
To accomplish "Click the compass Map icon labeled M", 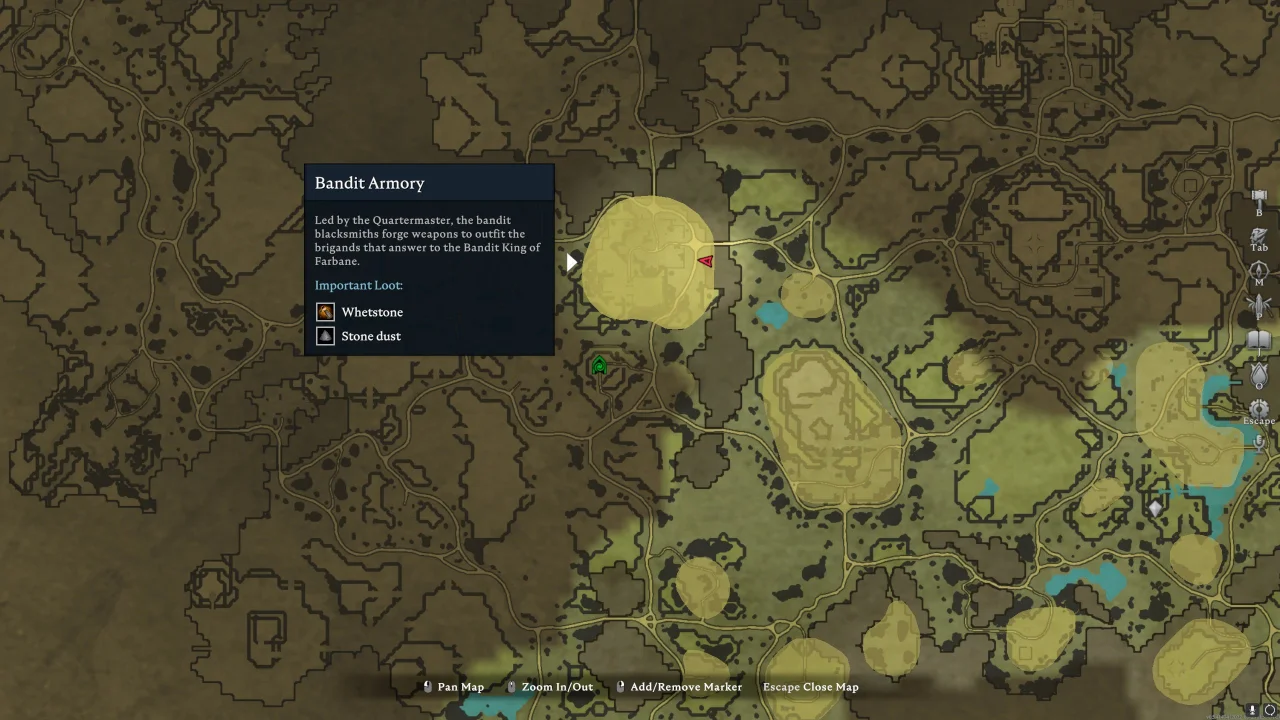I will [1259, 270].
